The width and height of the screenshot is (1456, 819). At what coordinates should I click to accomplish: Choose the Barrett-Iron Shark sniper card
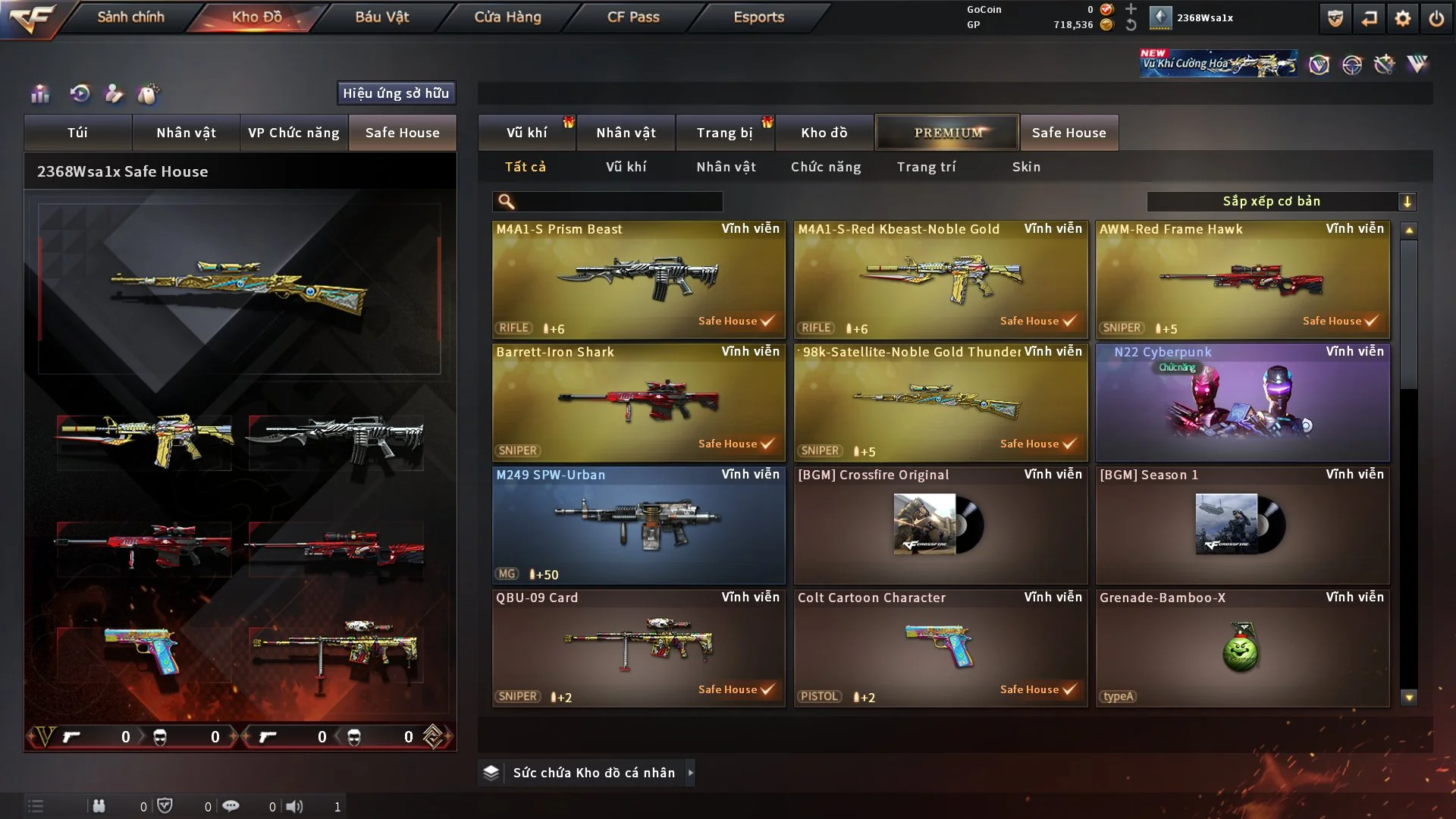click(639, 402)
